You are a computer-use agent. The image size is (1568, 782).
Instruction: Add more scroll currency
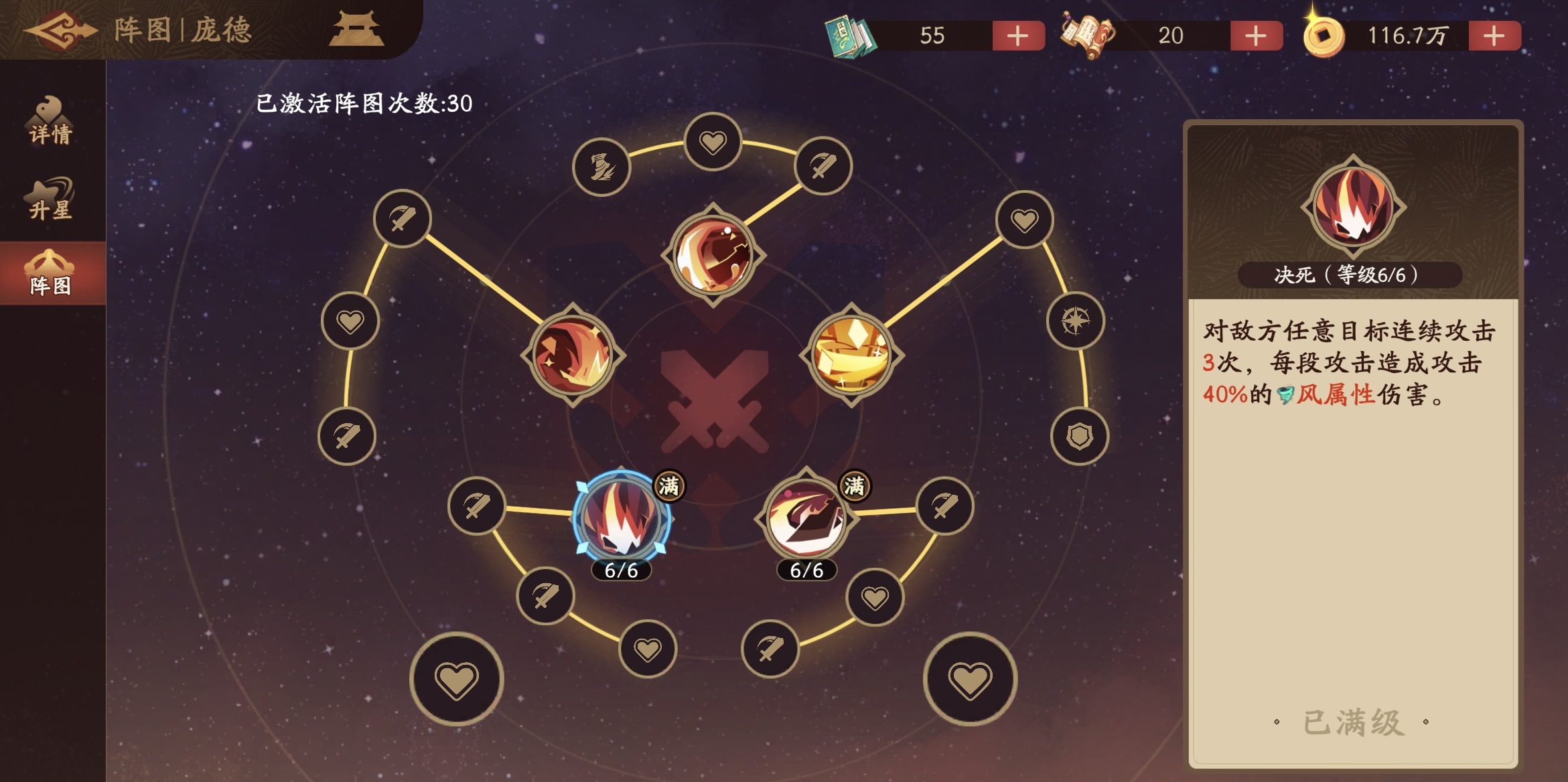point(1255,35)
